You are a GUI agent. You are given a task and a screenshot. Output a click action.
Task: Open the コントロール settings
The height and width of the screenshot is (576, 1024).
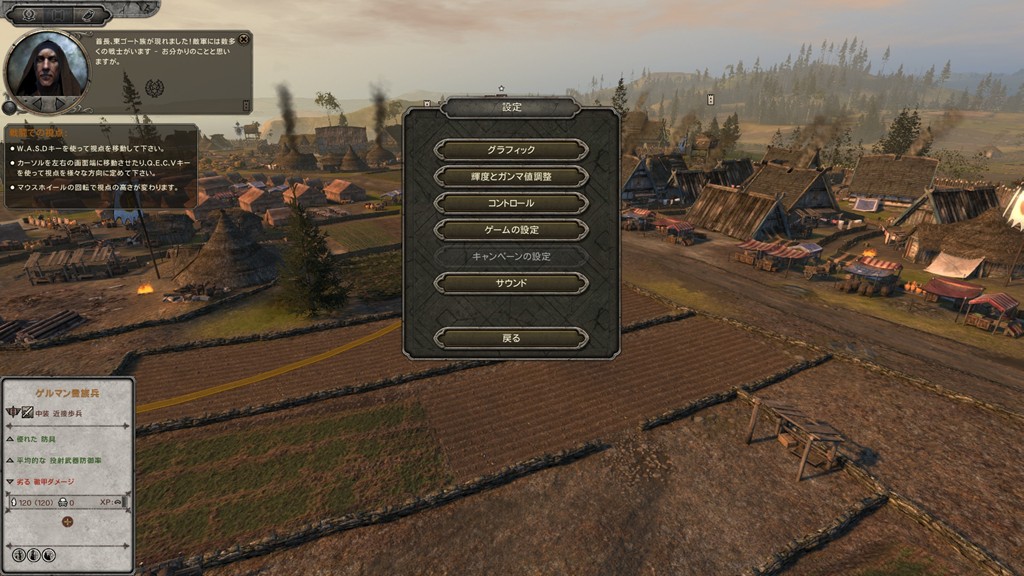click(511, 203)
